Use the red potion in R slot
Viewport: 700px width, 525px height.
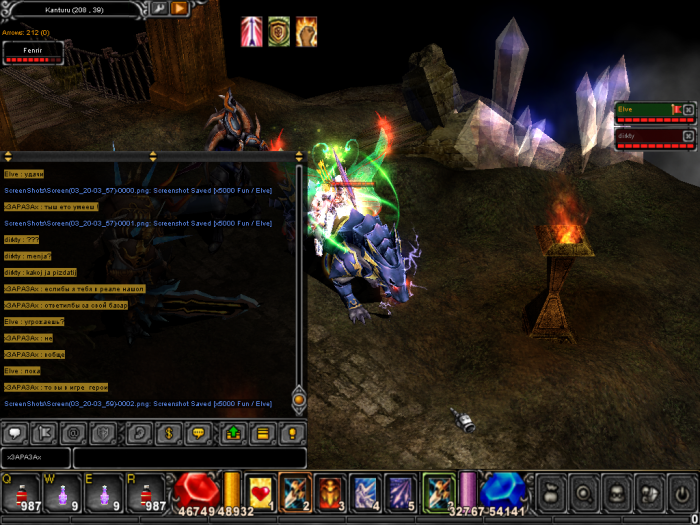tap(147, 492)
